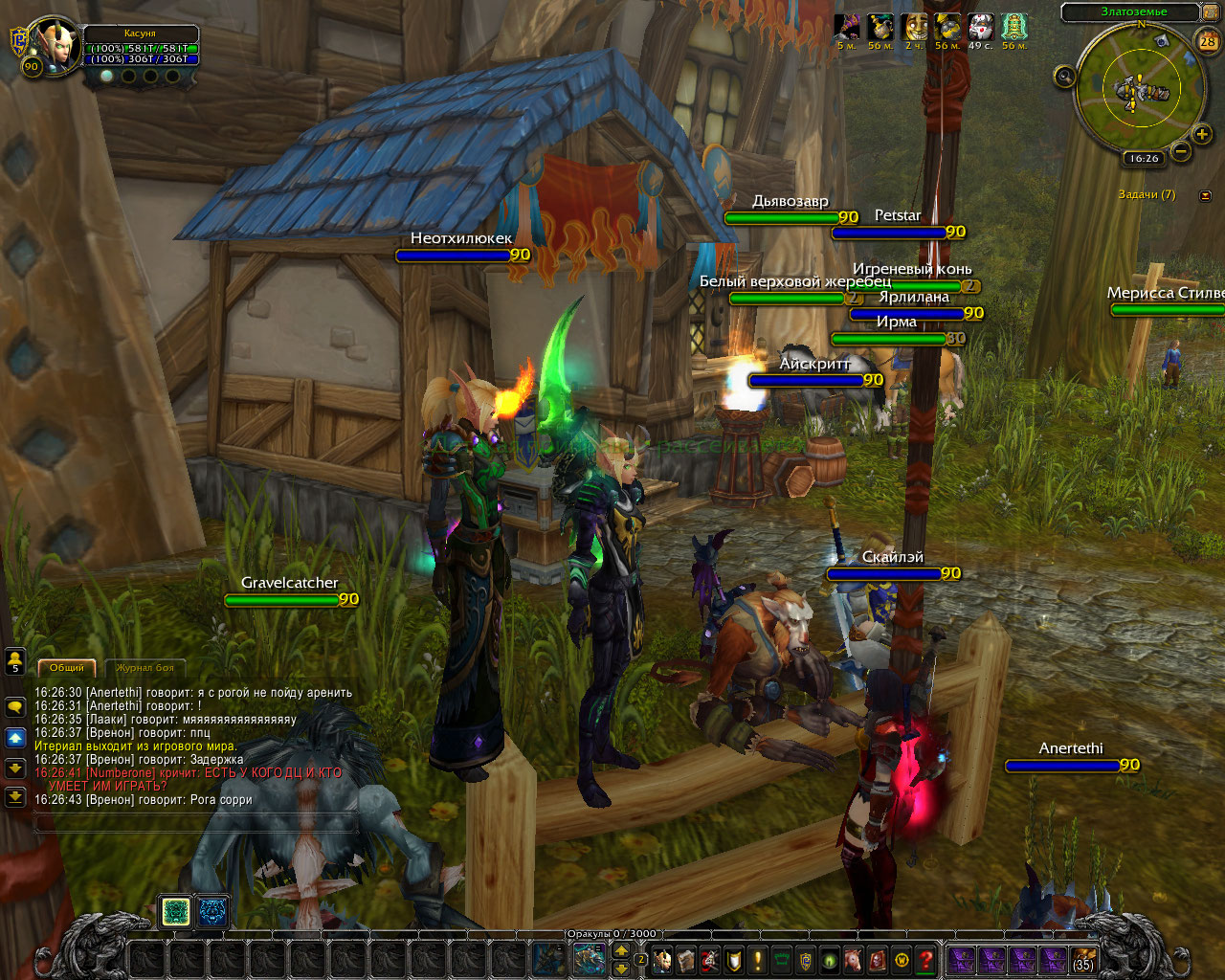
Task: Switch to the Журнал боя chat tab
Action: point(145,667)
